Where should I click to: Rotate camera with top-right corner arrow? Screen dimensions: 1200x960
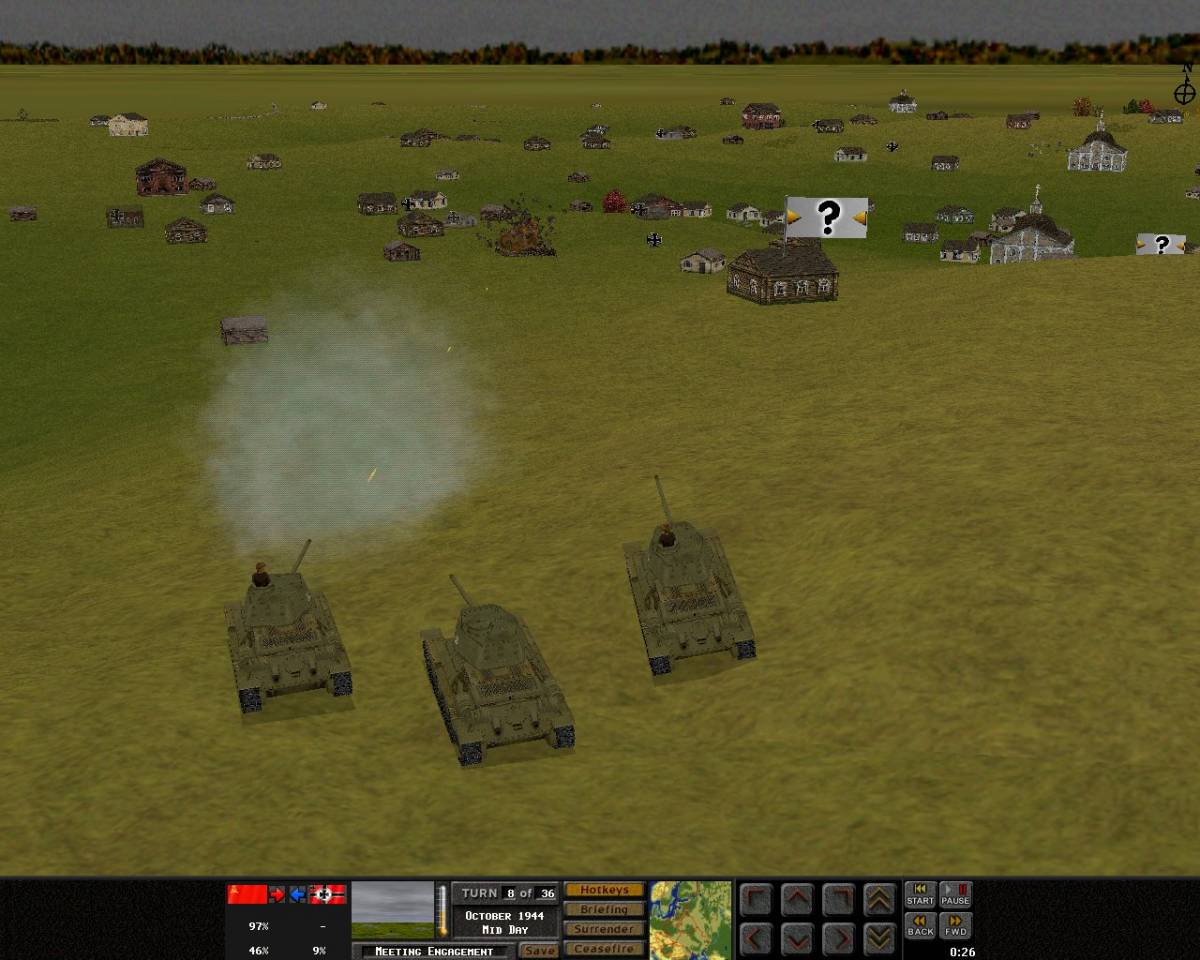[x=838, y=899]
